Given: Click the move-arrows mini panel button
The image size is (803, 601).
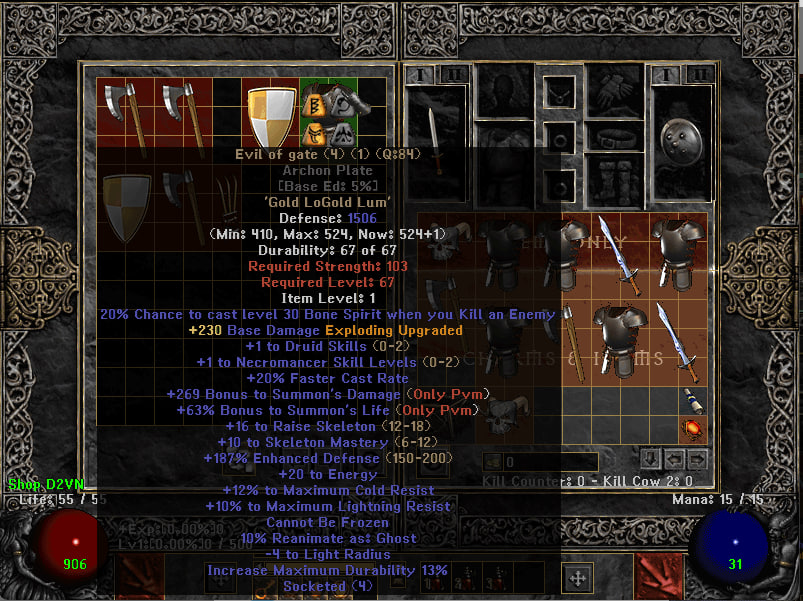Looking at the screenshot, I should [577, 577].
